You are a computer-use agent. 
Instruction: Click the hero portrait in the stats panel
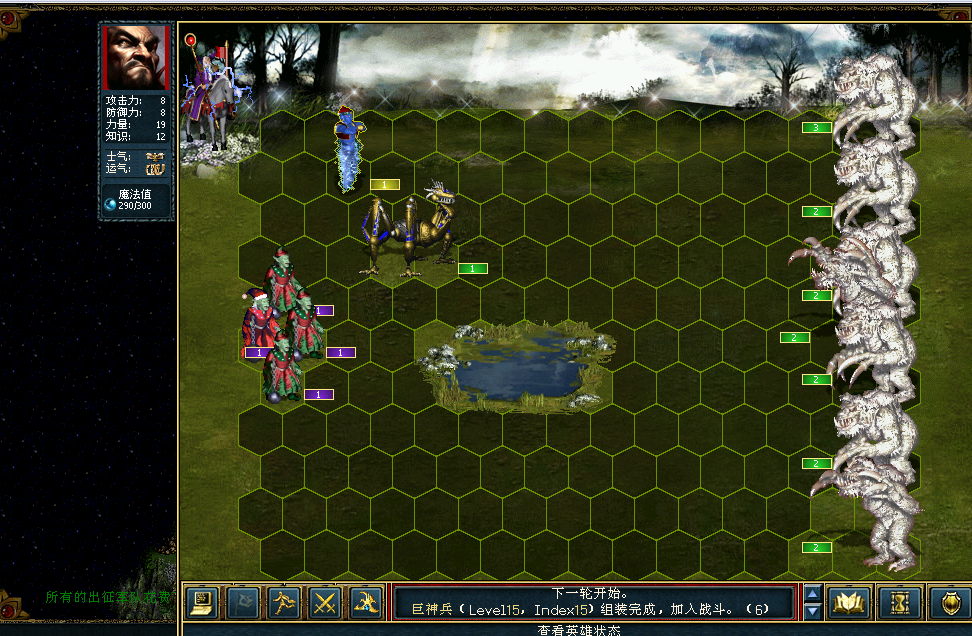137,57
